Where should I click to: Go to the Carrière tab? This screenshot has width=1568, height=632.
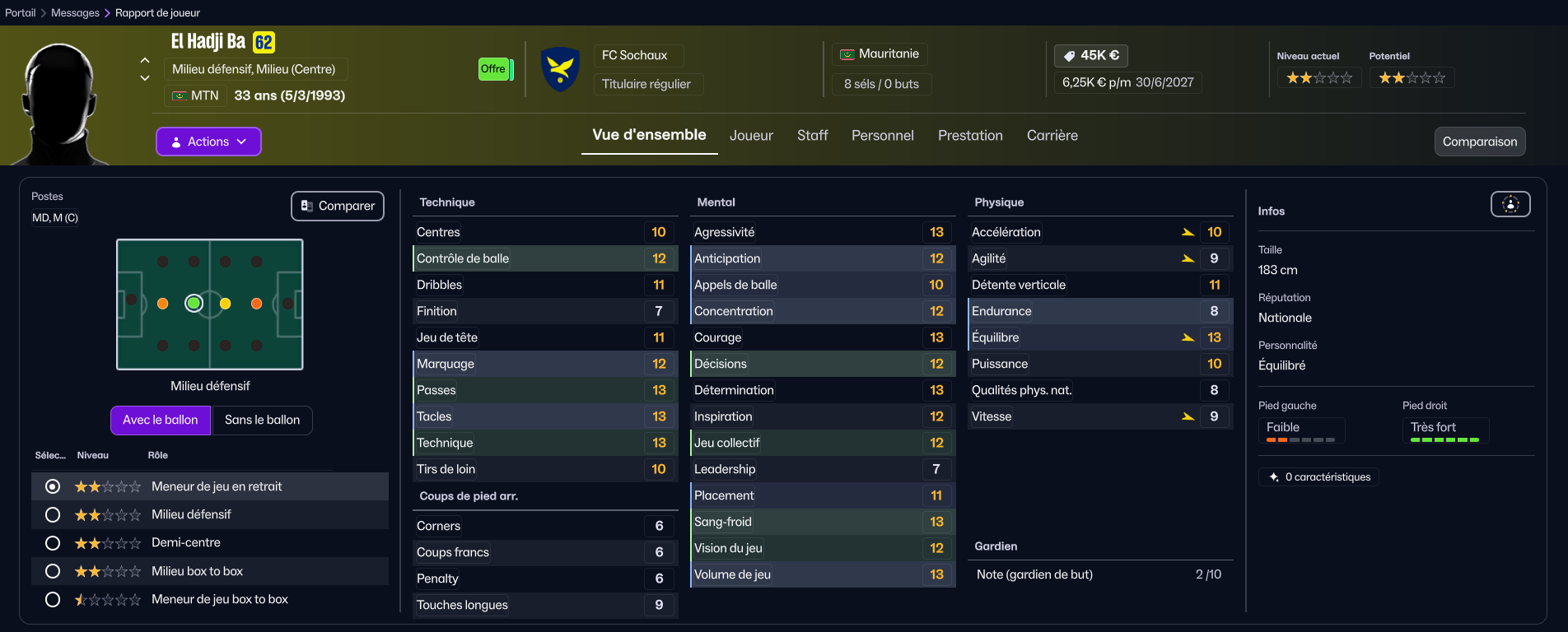point(1052,136)
